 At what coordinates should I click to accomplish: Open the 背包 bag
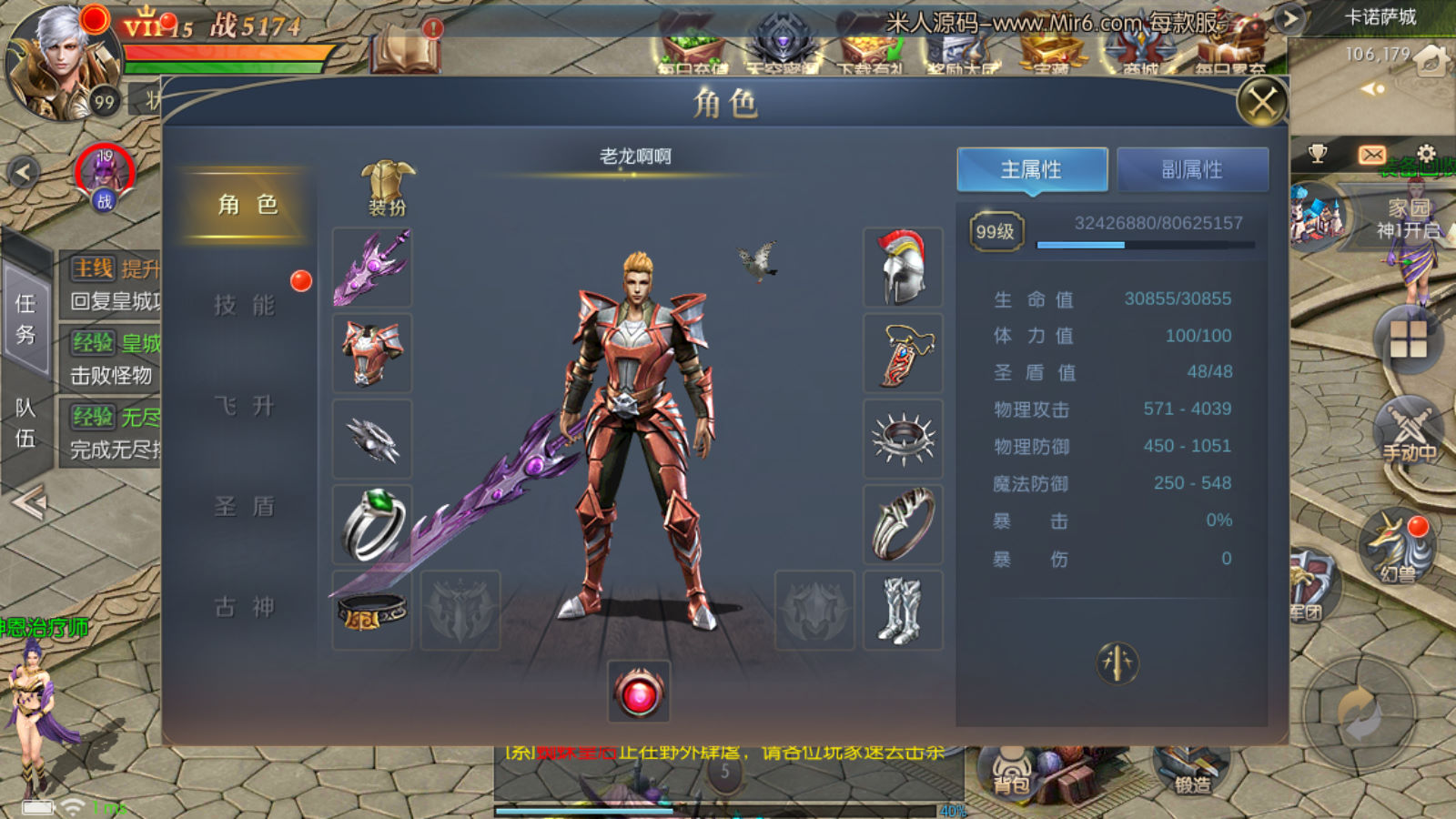click(1010, 772)
